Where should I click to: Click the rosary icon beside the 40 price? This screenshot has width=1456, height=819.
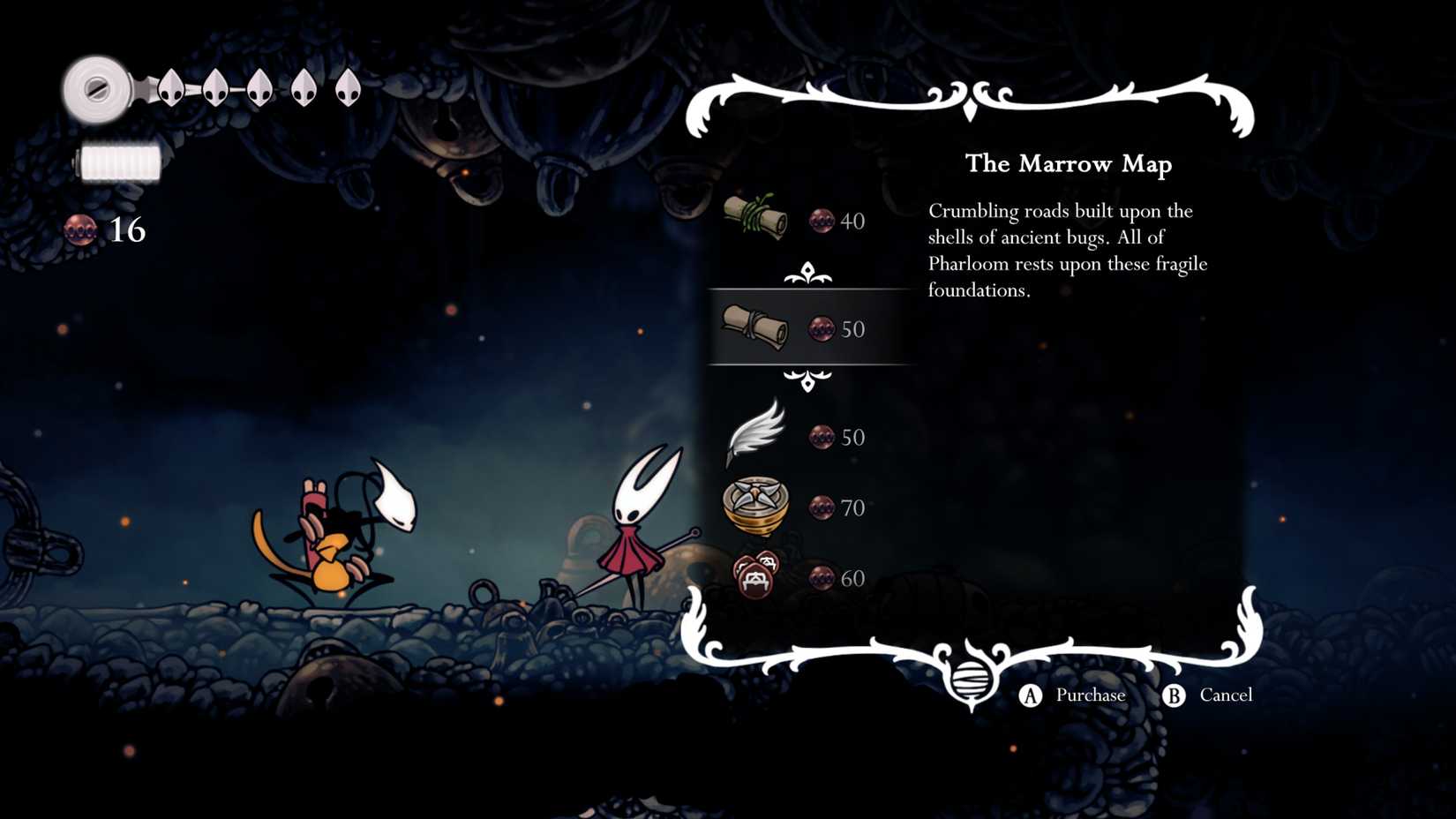(x=821, y=222)
